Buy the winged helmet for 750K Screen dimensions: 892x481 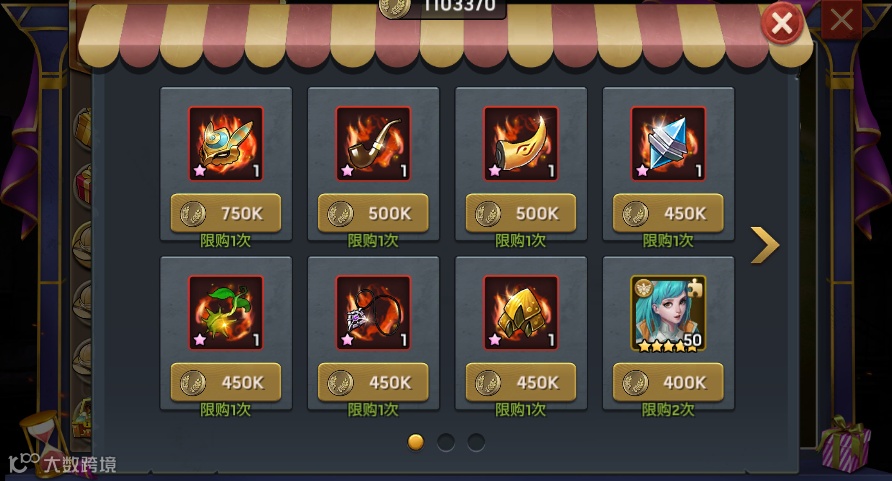coord(226,213)
